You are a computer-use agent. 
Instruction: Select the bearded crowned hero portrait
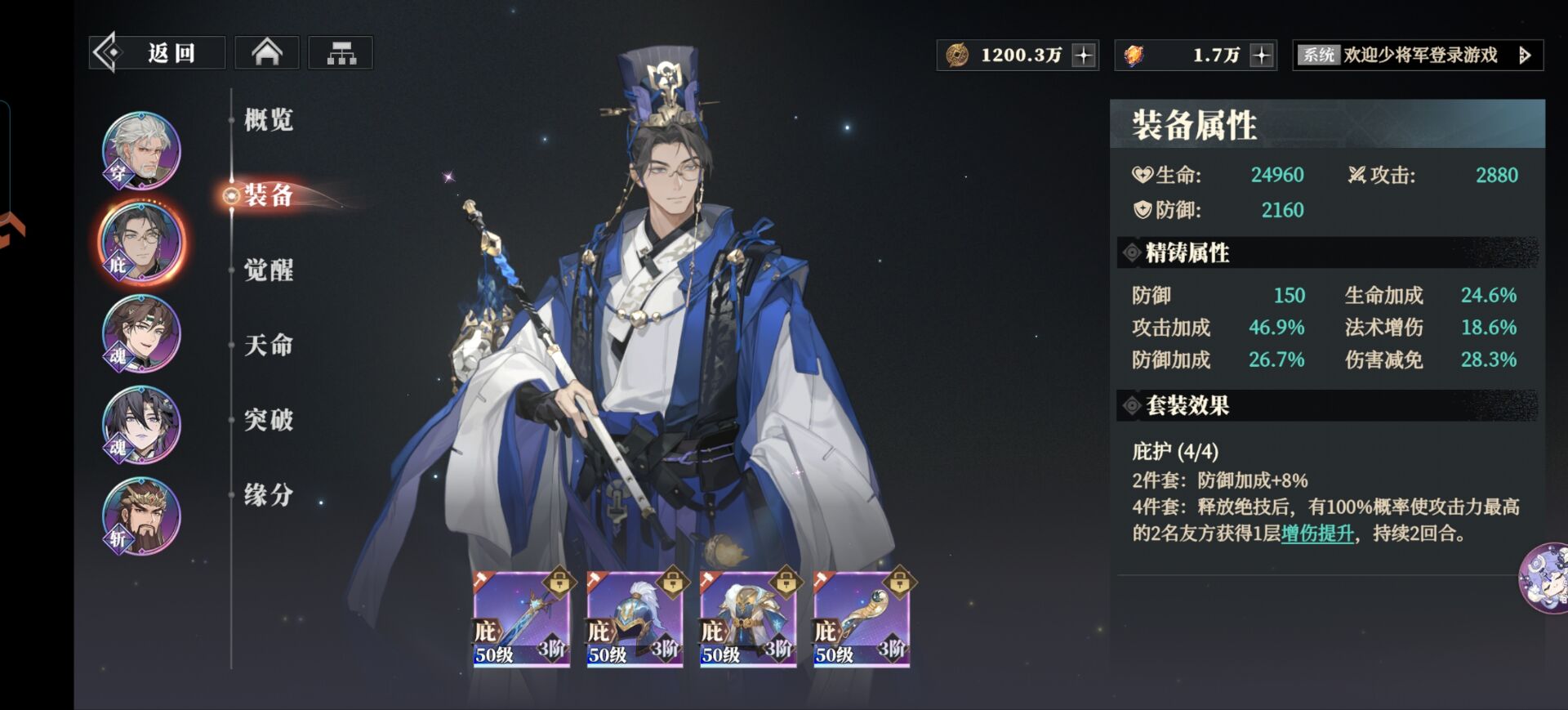pos(141,516)
